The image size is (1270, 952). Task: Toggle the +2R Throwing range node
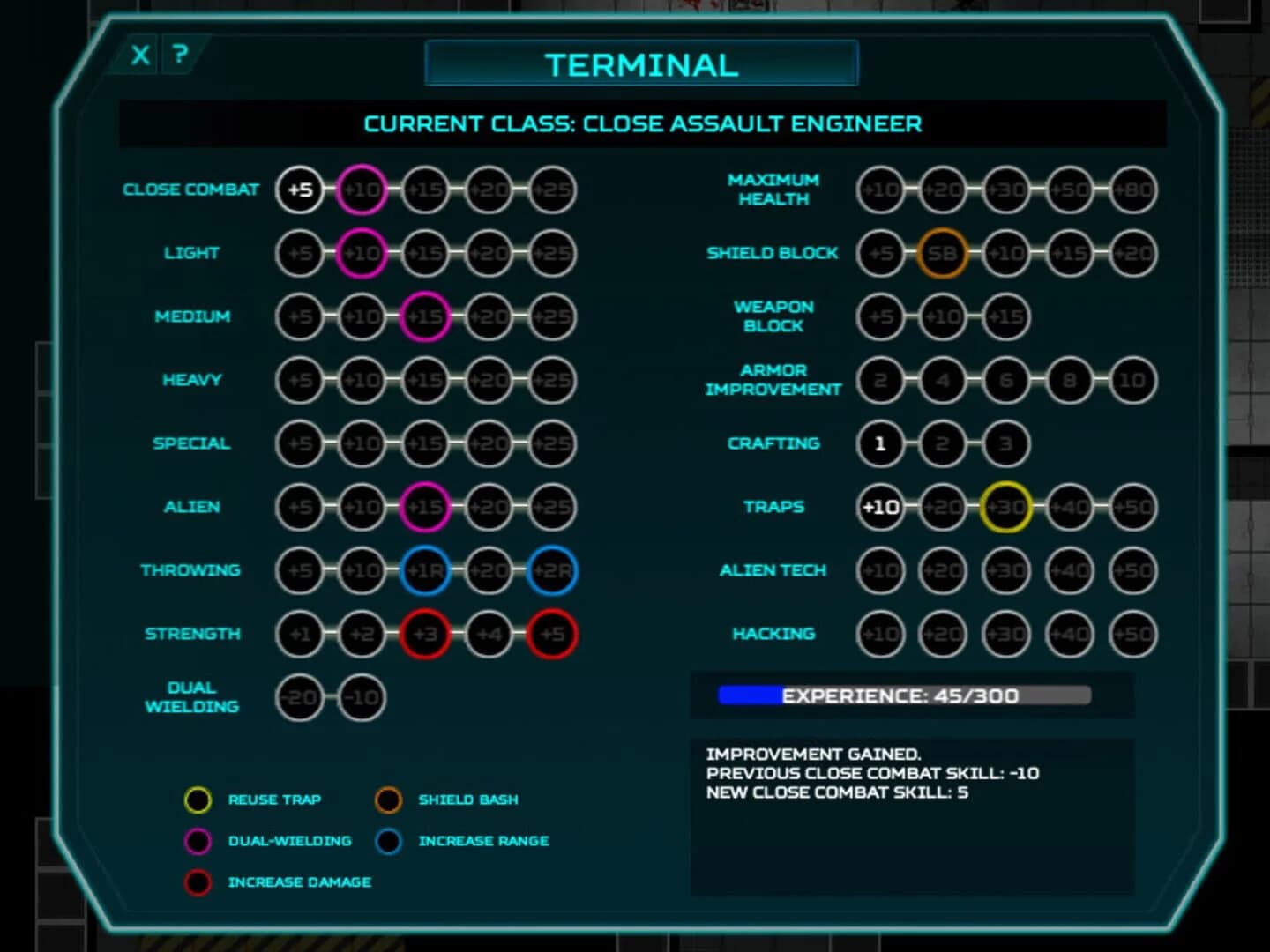(550, 570)
